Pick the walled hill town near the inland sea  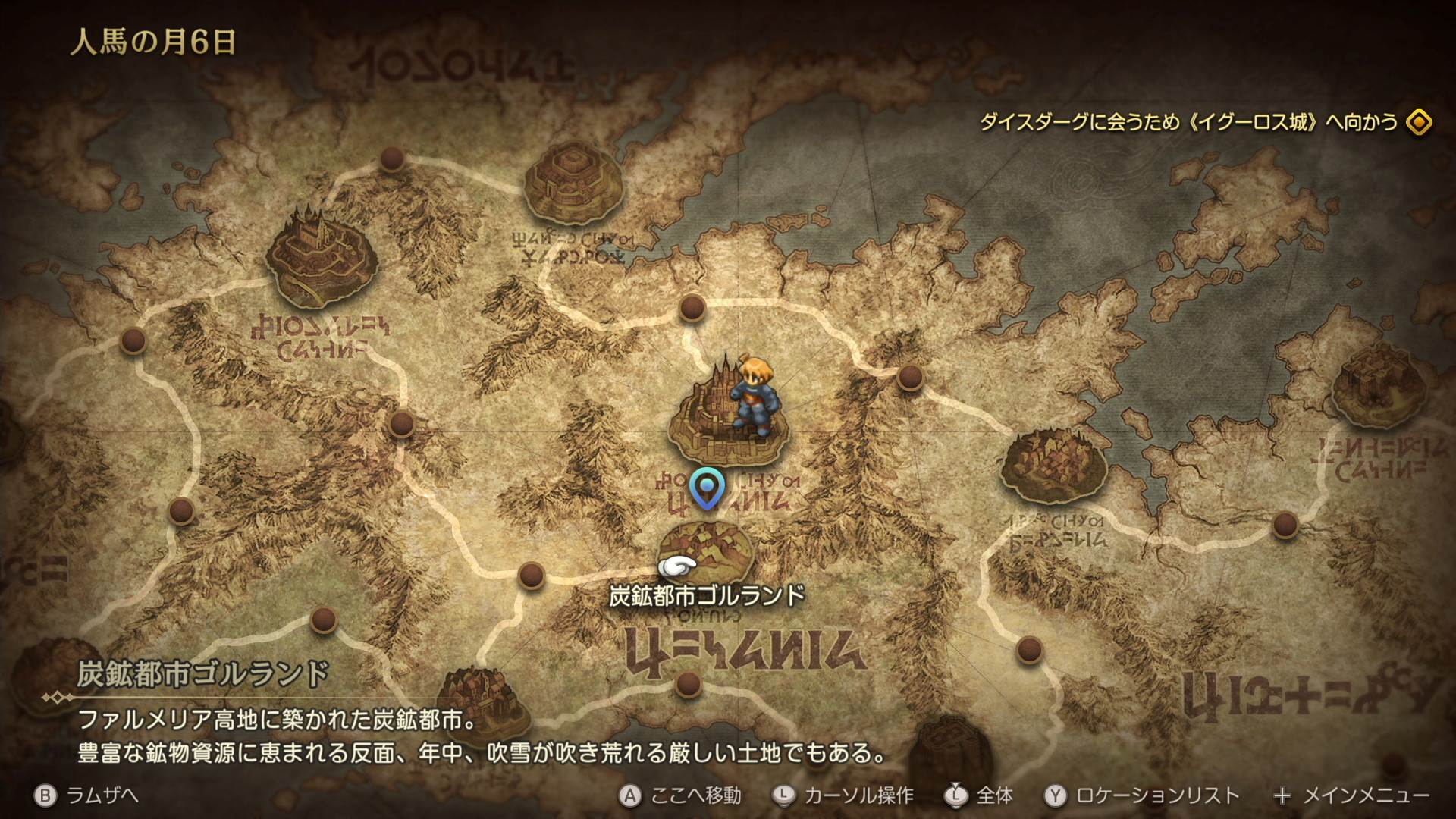(1053, 465)
